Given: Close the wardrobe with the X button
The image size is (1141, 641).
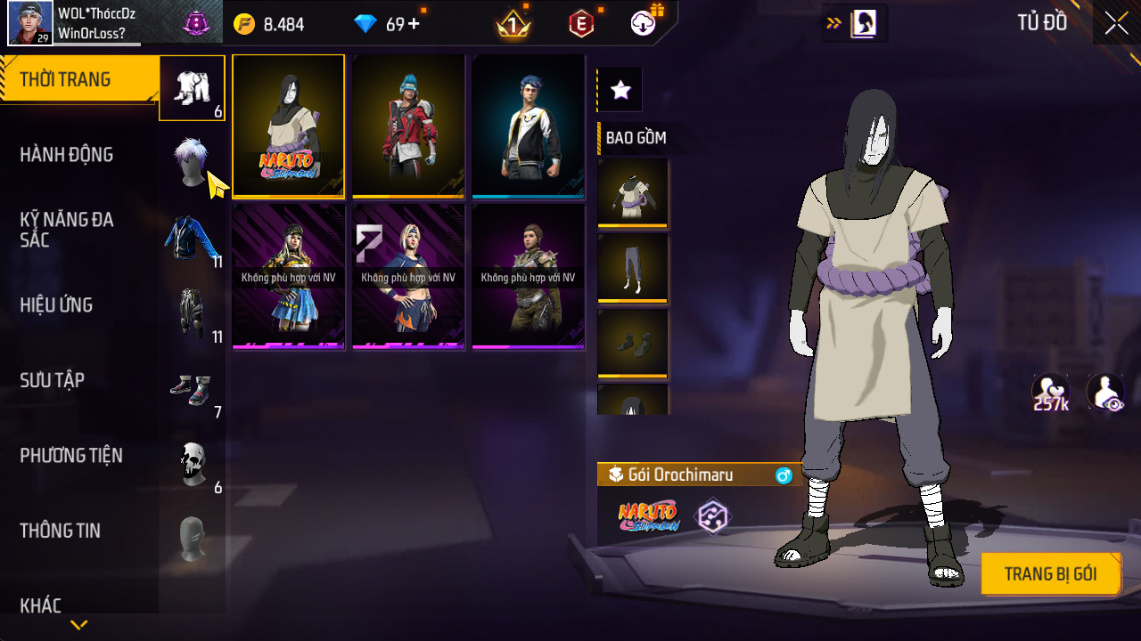Looking at the screenshot, I should (x=1116, y=23).
